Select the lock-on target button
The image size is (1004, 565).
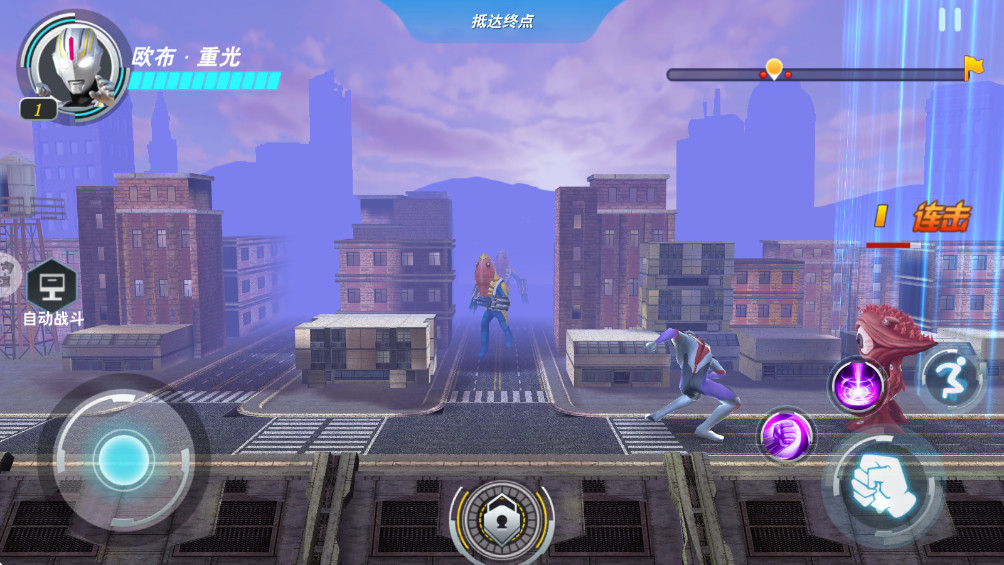pyautogui.click(x=502, y=516)
